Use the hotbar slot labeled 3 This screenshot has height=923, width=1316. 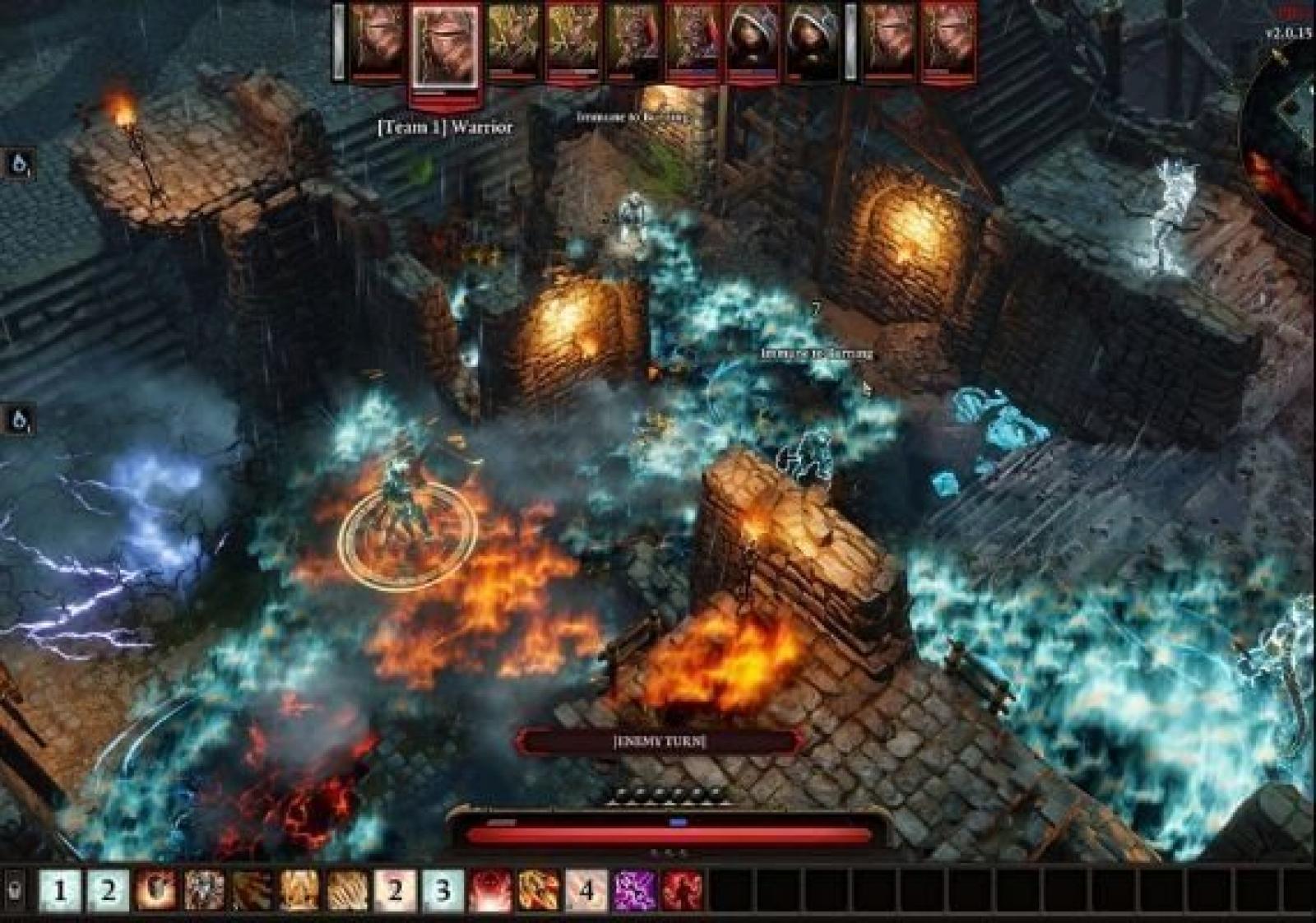tap(443, 891)
